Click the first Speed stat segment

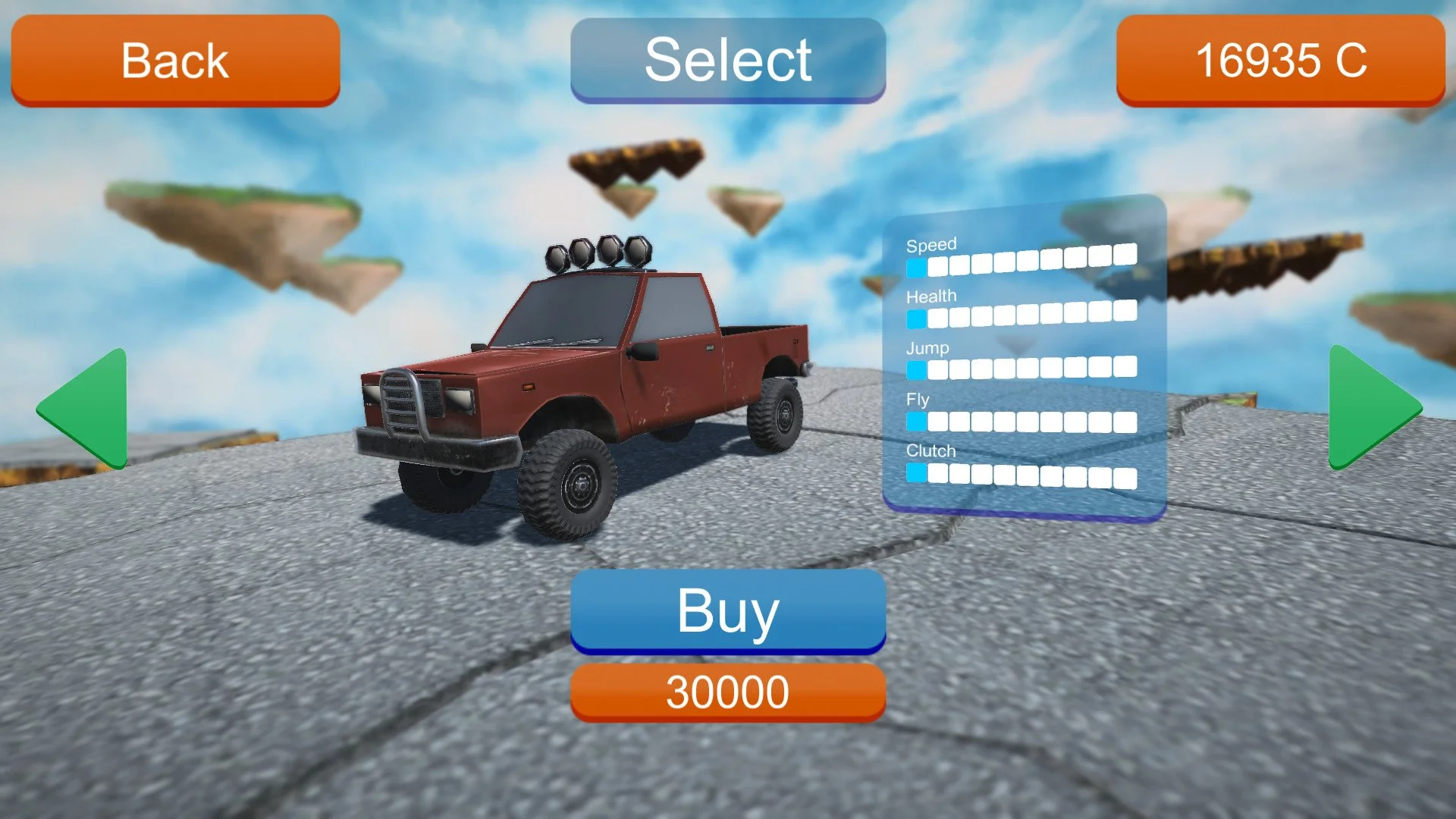tap(917, 265)
